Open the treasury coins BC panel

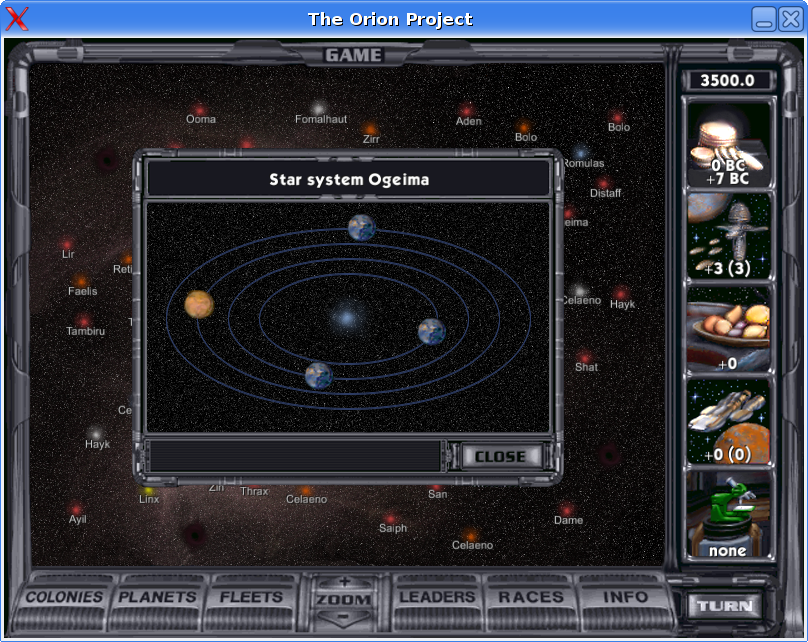tap(729, 144)
